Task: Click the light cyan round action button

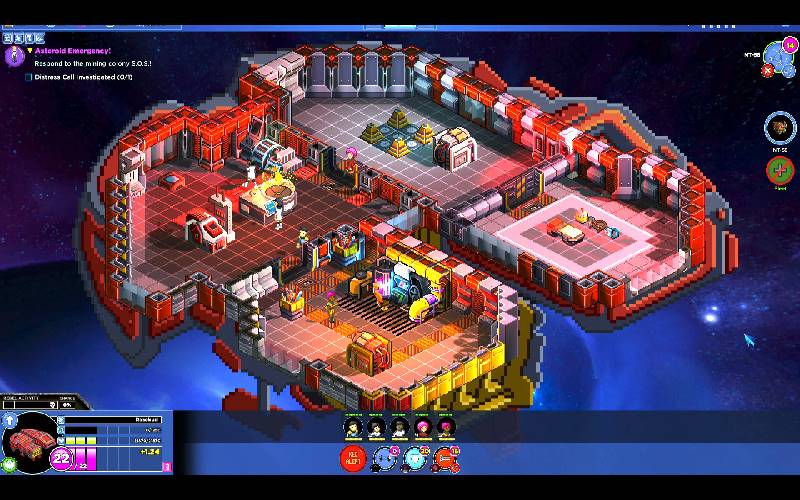Action: tap(417, 459)
